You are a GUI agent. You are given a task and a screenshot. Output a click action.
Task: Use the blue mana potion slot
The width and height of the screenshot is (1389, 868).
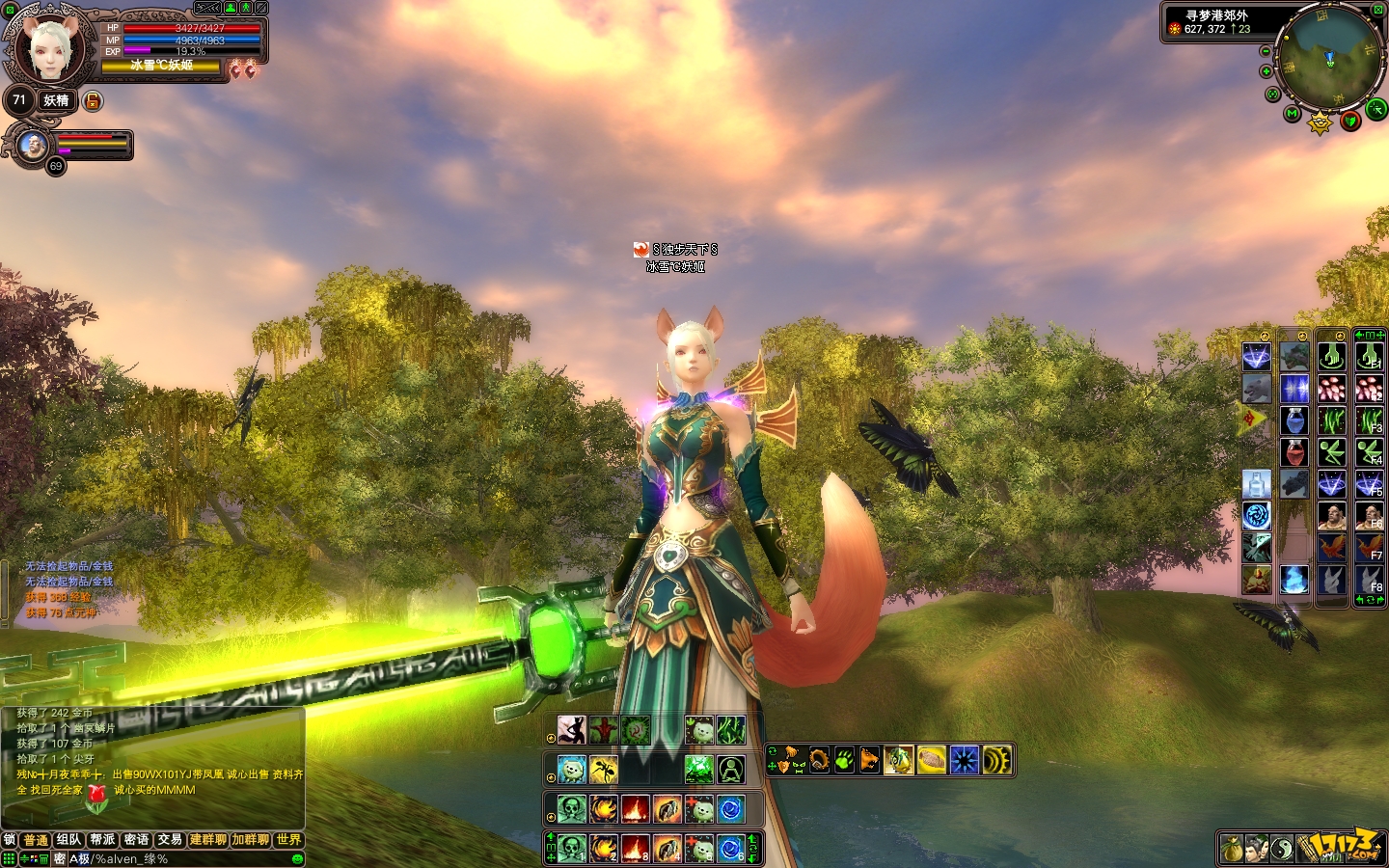pos(1294,420)
